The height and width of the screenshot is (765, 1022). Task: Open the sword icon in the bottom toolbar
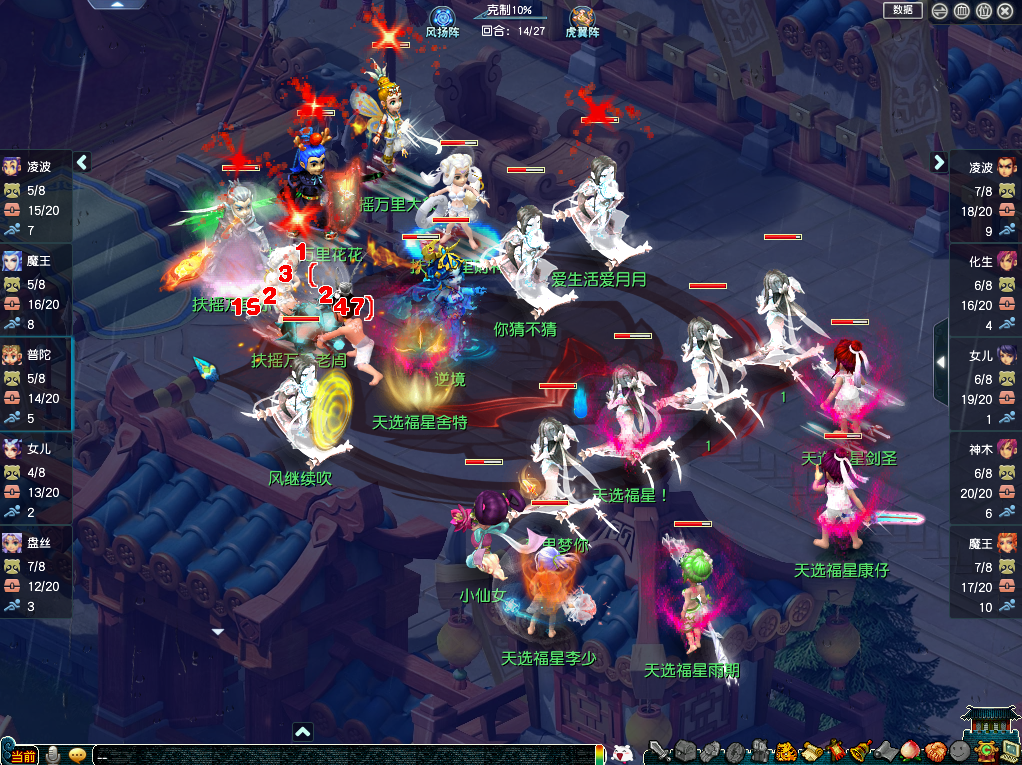point(658,751)
